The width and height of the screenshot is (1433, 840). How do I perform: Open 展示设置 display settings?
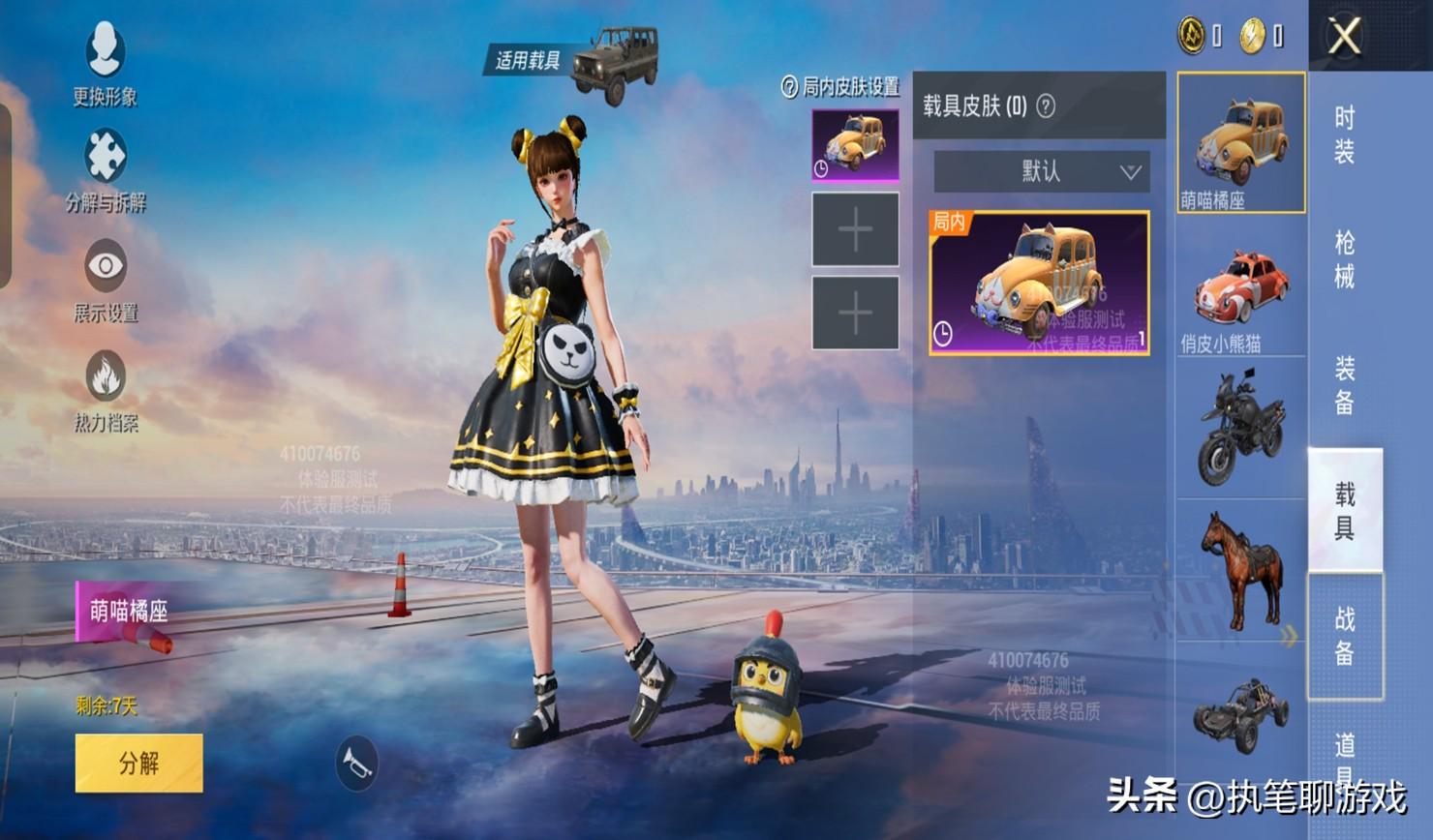click(106, 278)
